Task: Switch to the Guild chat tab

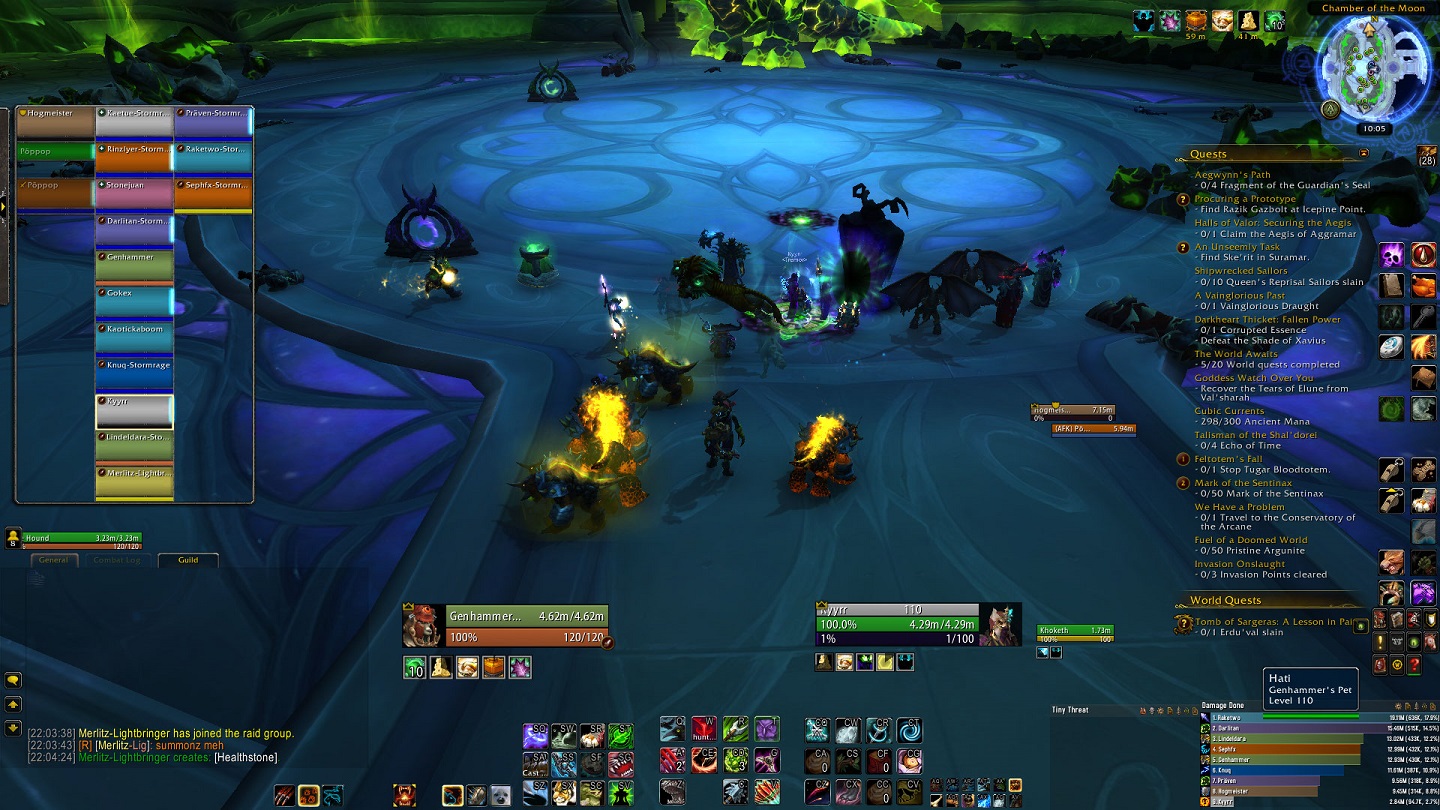Action: pos(188,560)
